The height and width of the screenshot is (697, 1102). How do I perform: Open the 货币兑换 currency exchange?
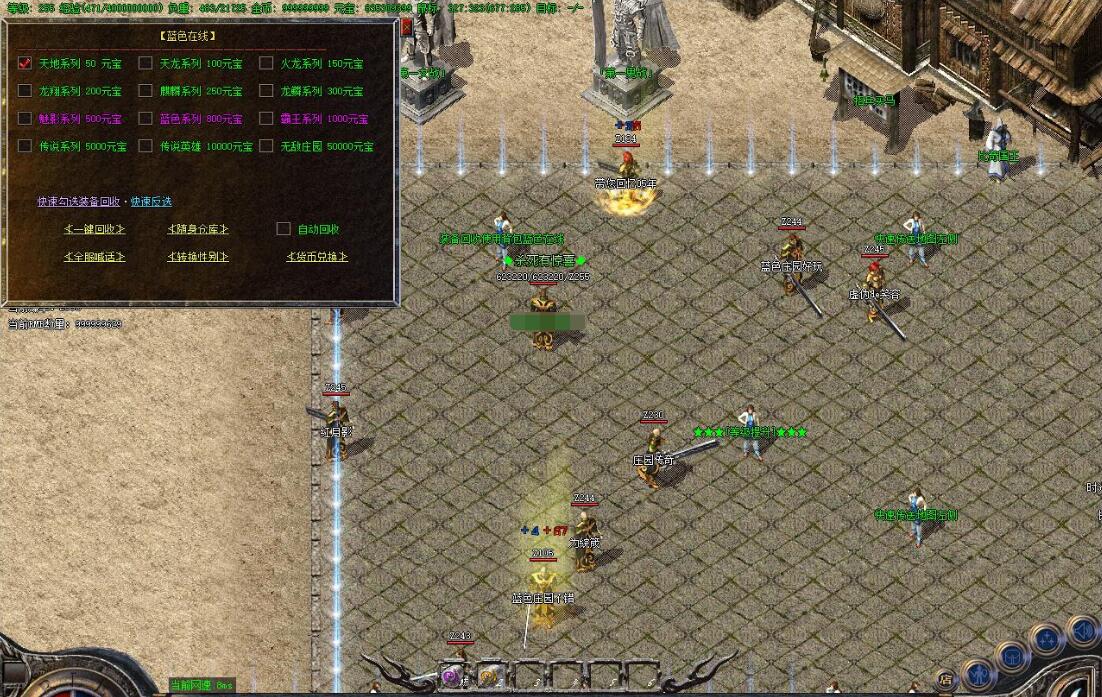[x=316, y=257]
